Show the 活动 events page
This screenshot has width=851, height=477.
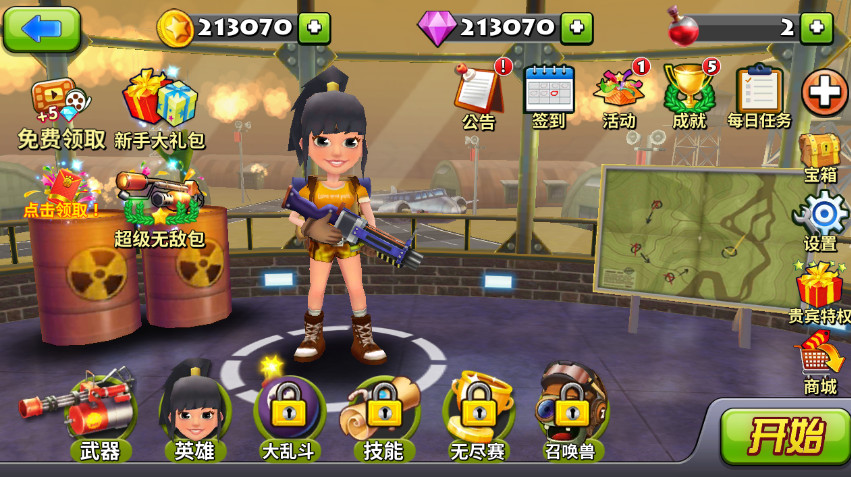click(620, 93)
